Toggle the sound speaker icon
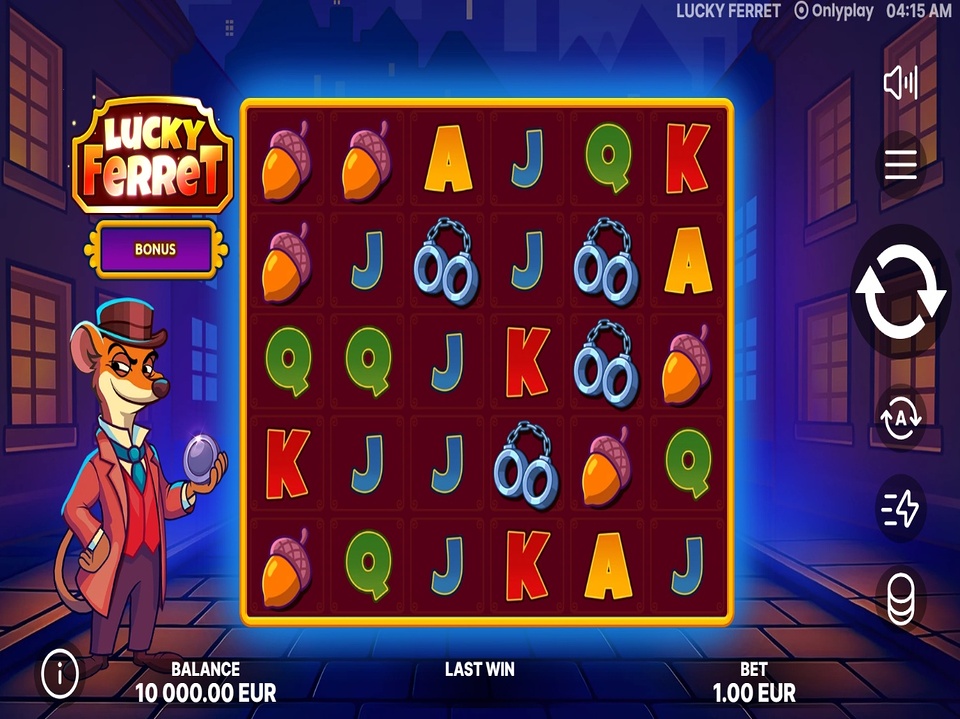Screen dimensions: 960x719 [x=900, y=83]
